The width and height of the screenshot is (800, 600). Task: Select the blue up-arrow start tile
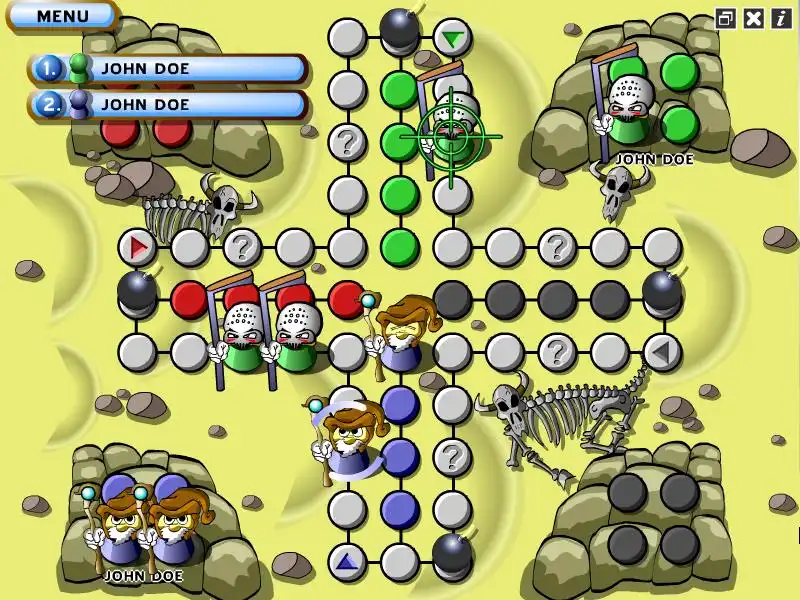[347, 561]
